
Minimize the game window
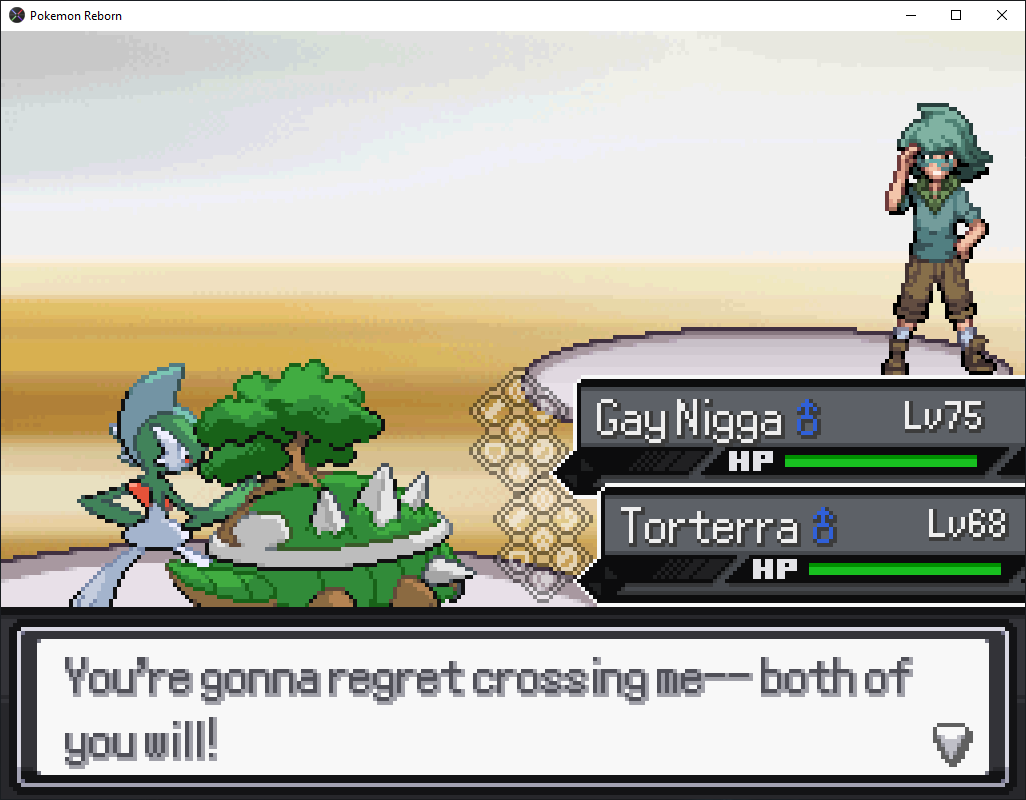[911, 15]
